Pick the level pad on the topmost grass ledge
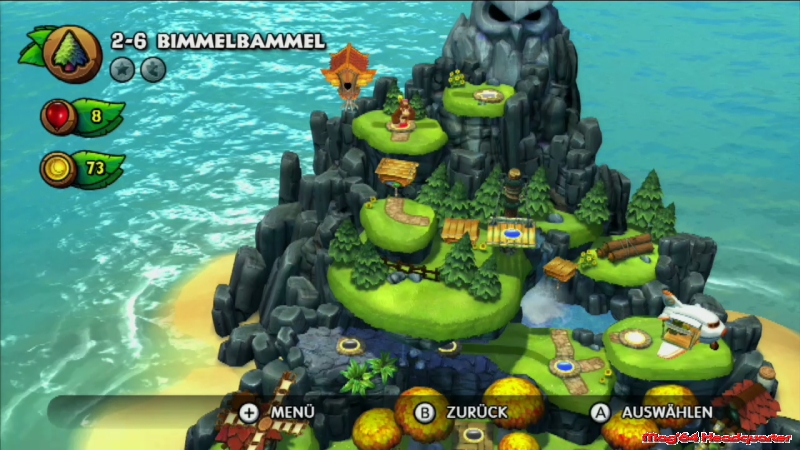Viewport: 800px width, 450px height. click(487, 96)
